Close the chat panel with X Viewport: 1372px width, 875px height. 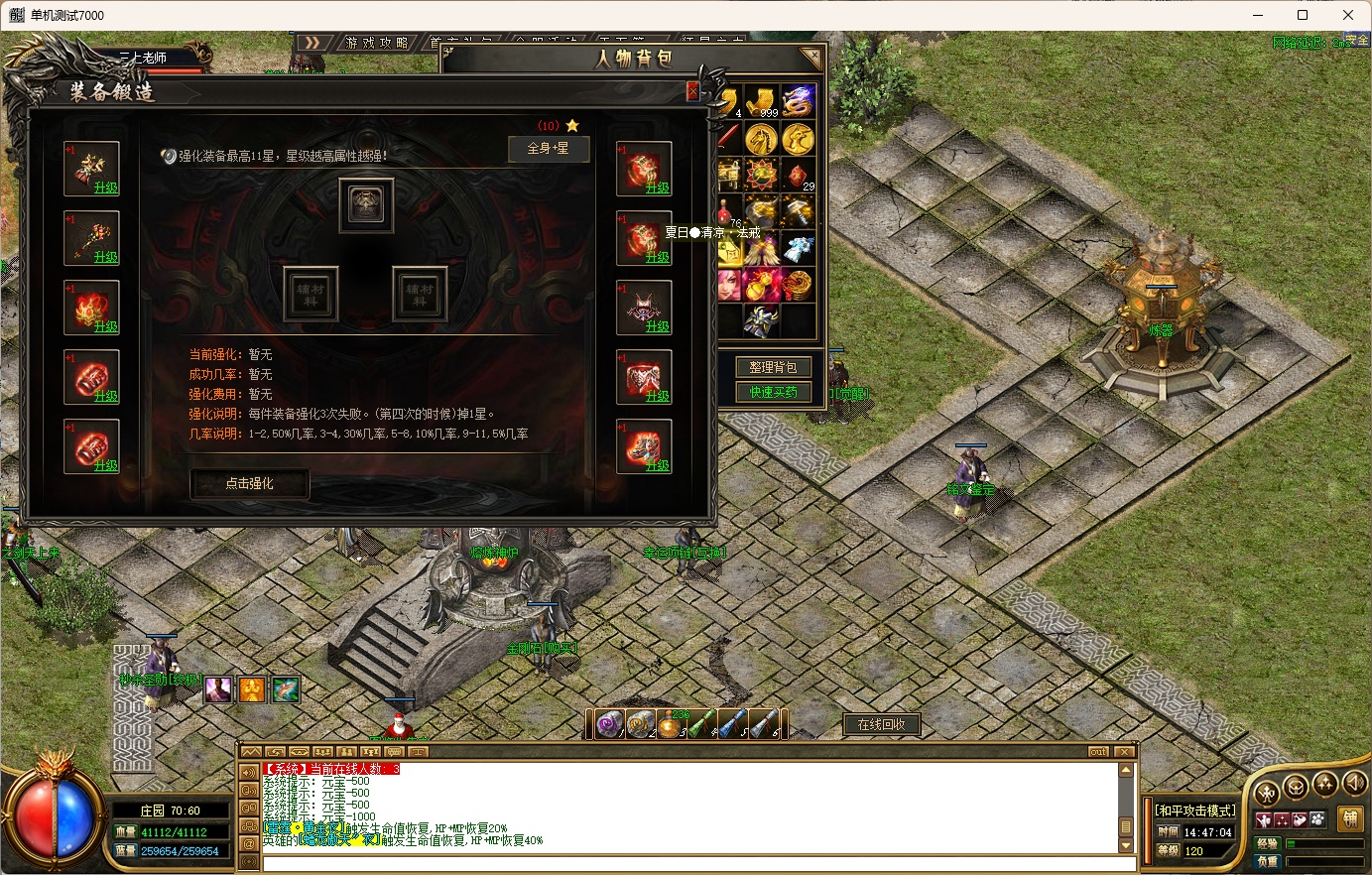click(1124, 752)
